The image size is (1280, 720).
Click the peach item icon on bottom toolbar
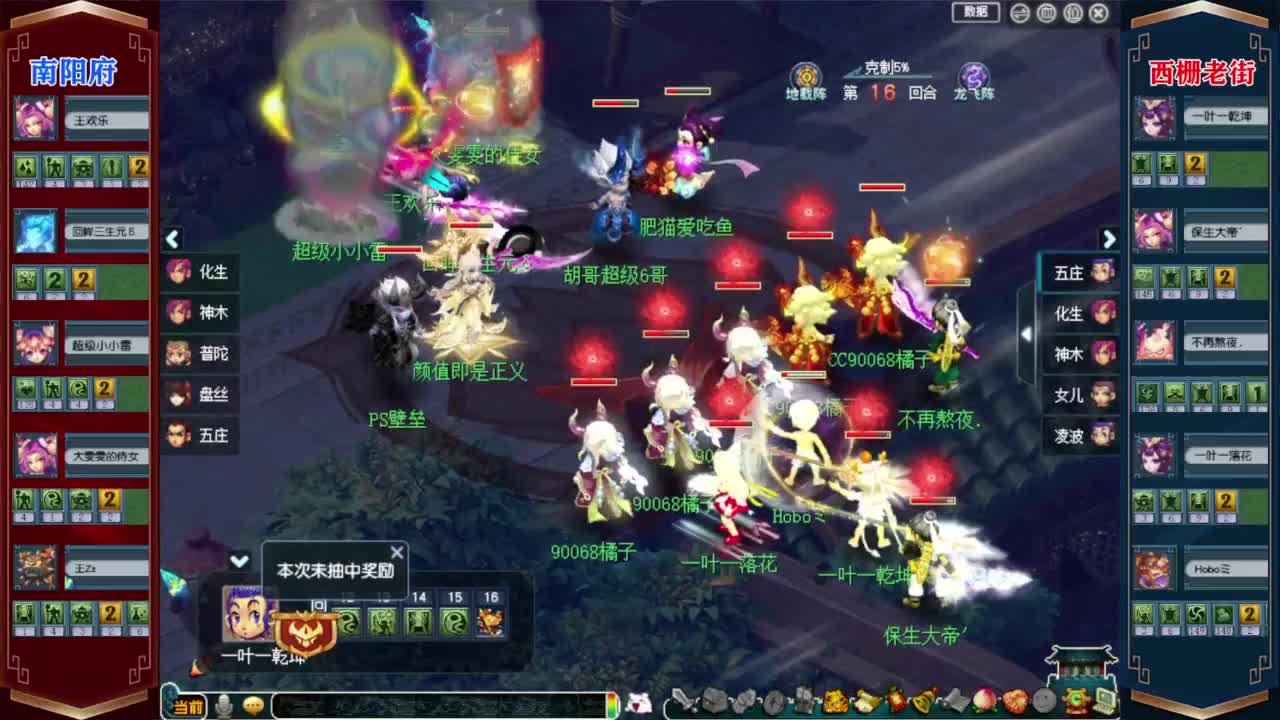pos(984,702)
